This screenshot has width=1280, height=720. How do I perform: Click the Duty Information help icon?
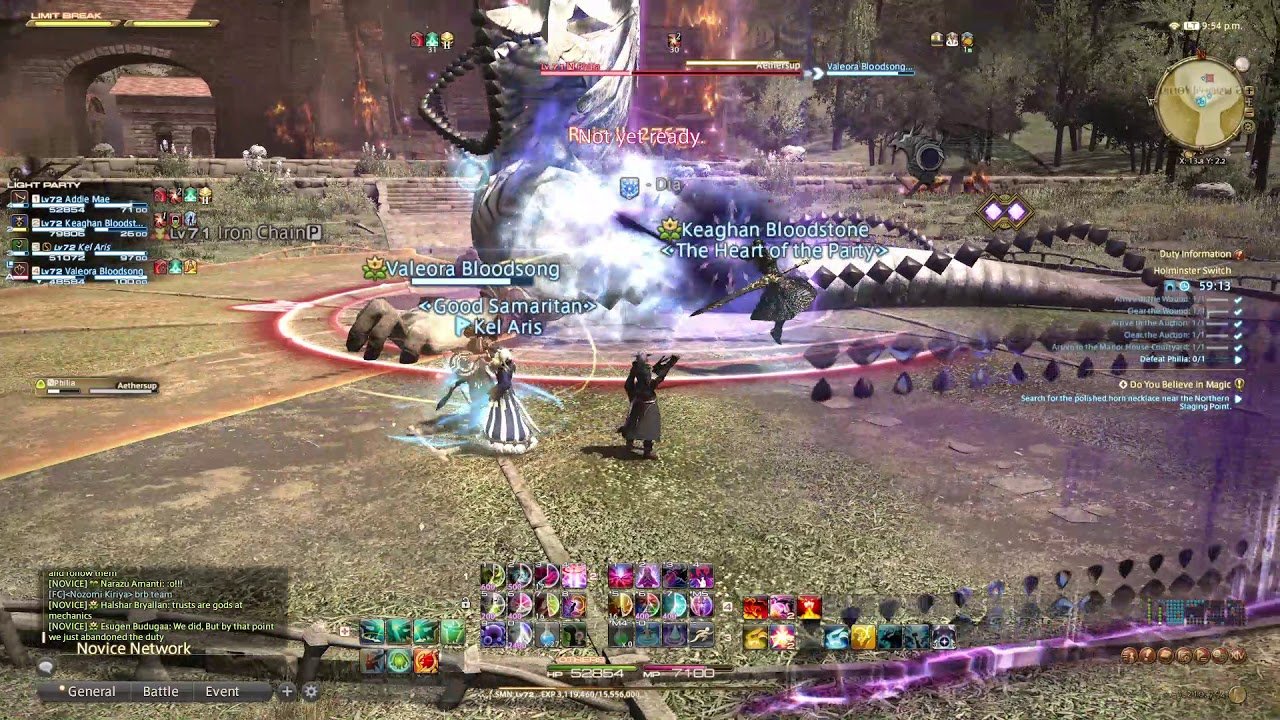[1239, 254]
